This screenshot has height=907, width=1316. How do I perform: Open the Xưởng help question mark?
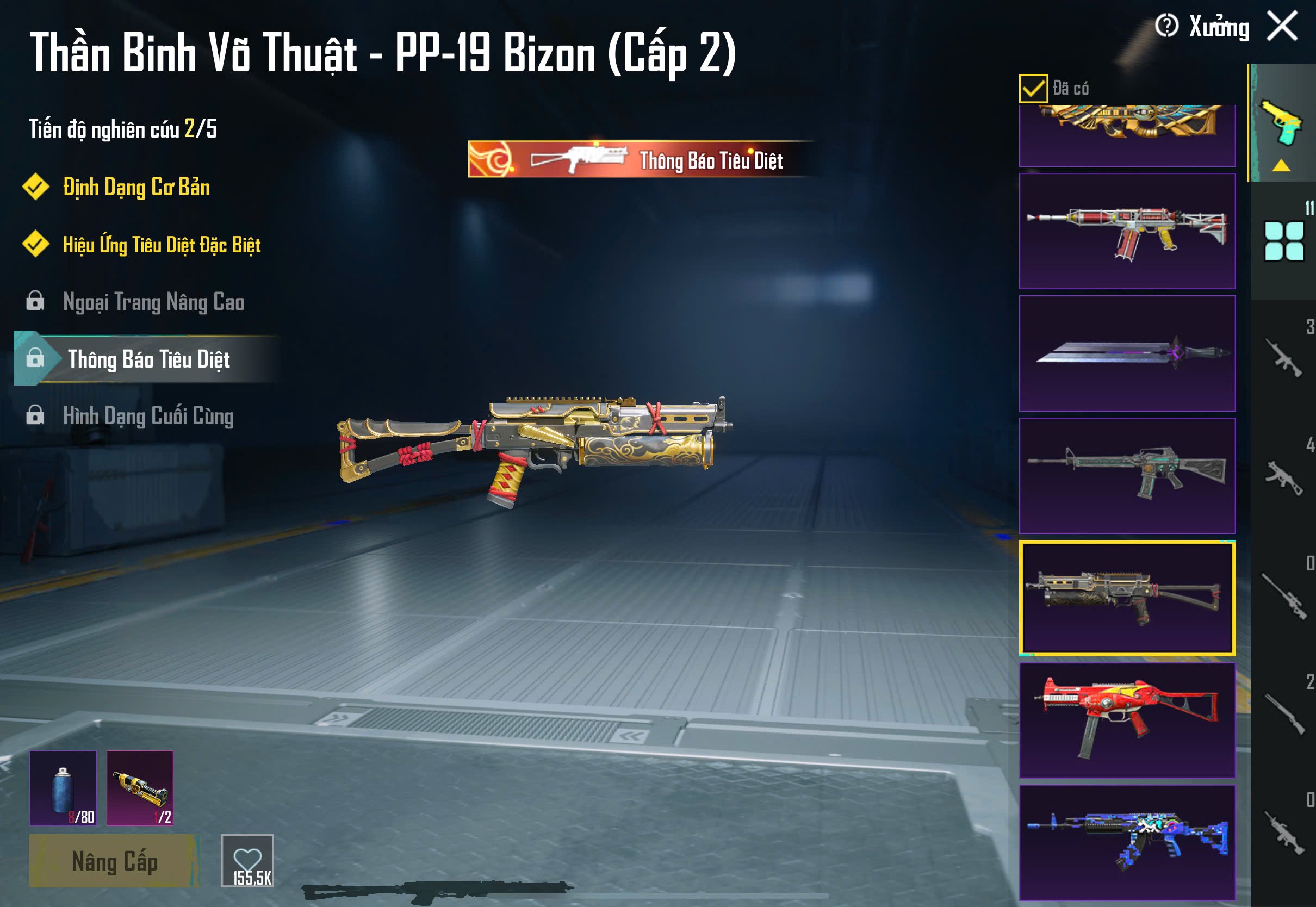click(1166, 26)
